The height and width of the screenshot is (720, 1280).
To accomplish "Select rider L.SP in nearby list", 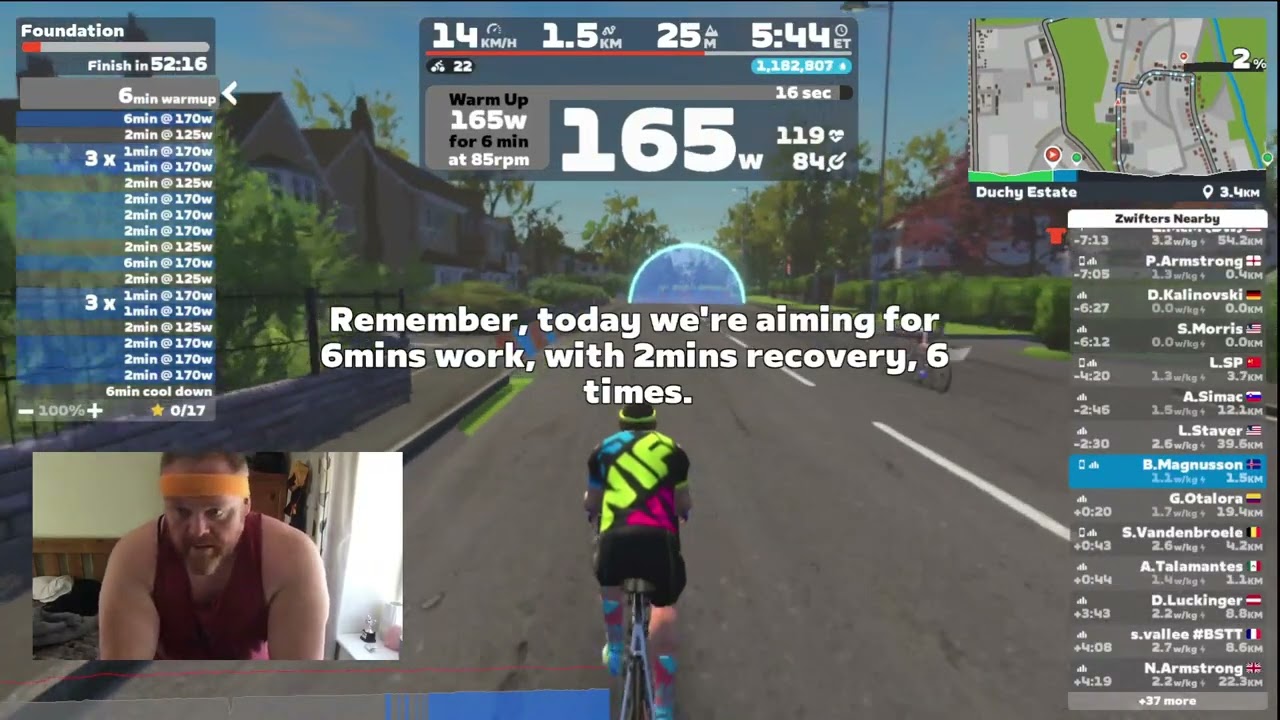I will 1167,369.
